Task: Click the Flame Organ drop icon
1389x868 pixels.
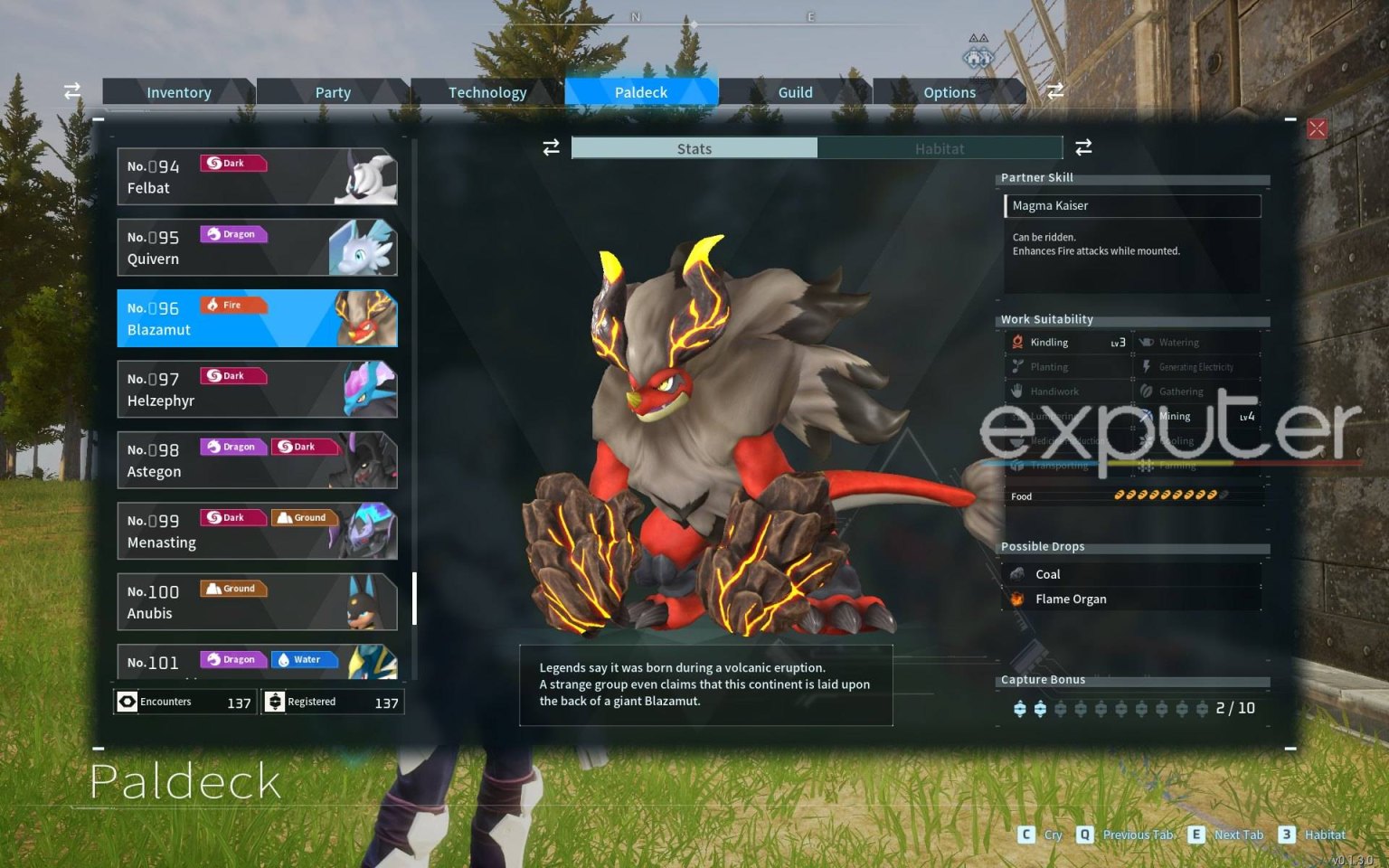Action: [1019, 598]
